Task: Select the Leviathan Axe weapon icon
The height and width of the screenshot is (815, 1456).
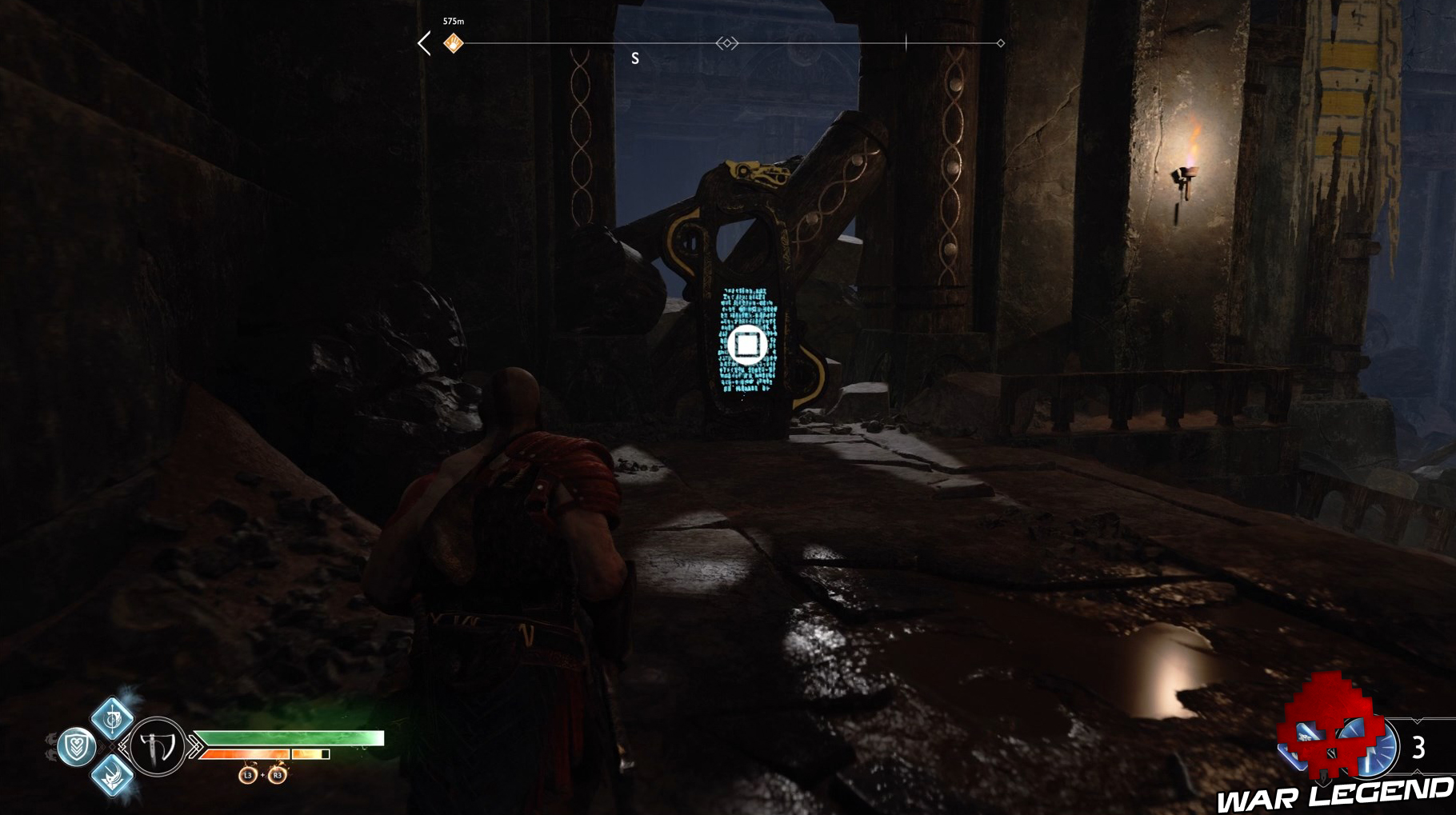Action: tap(156, 745)
